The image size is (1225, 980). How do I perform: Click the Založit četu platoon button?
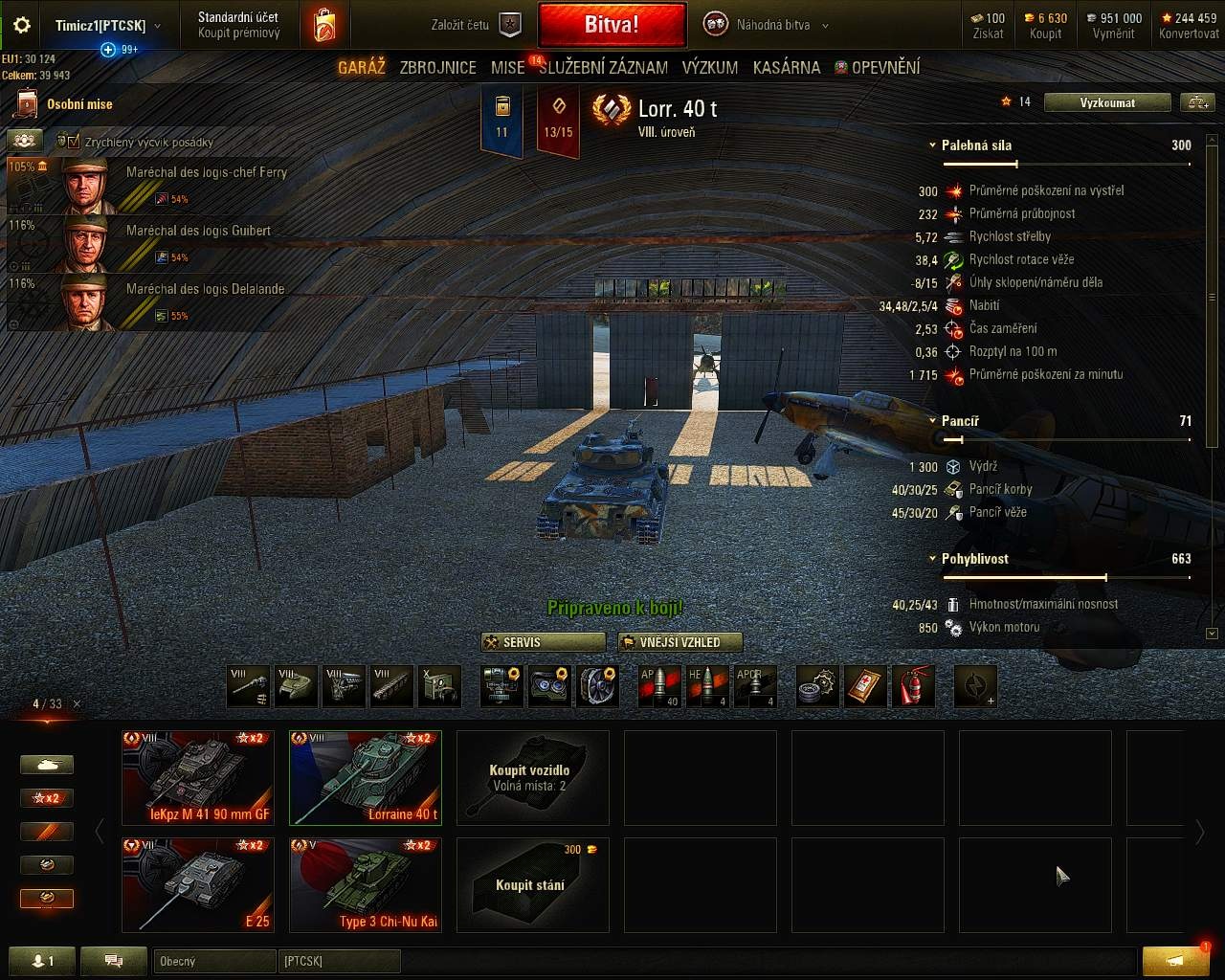[477, 25]
